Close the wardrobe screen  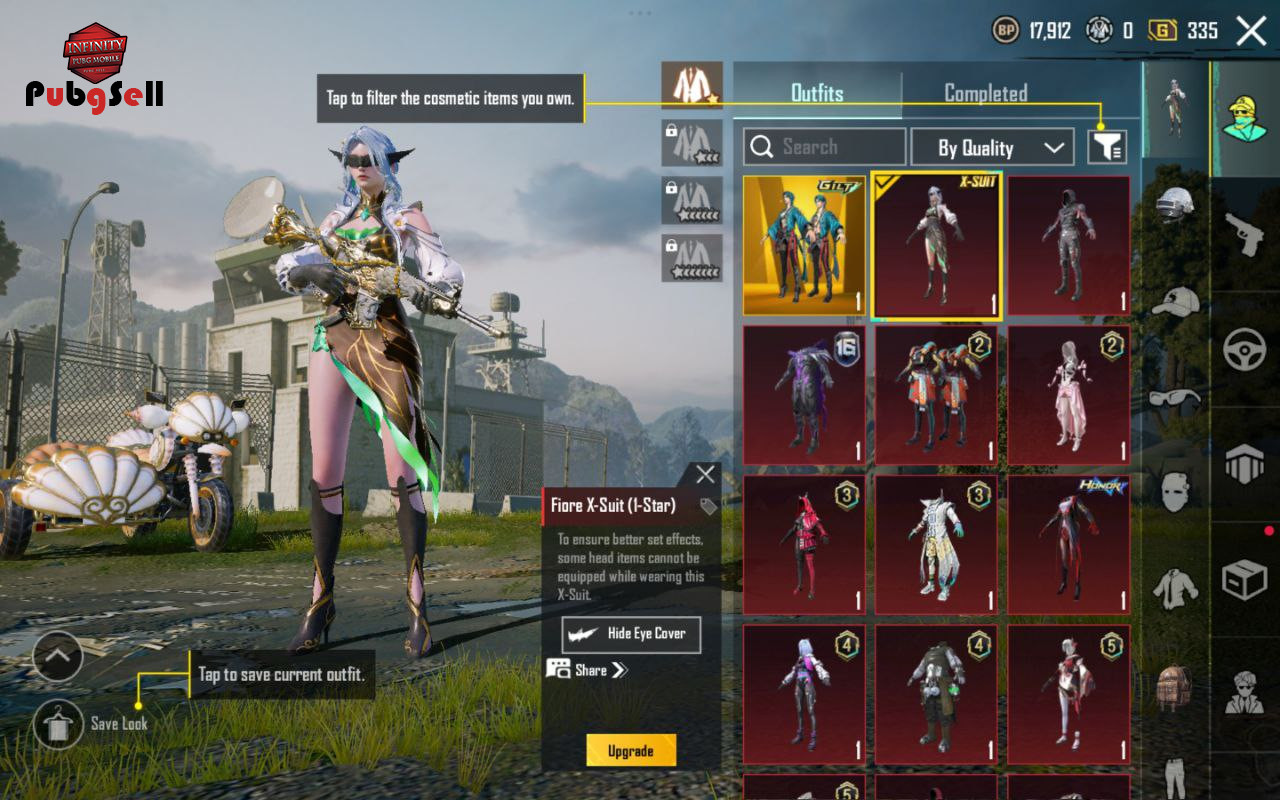(x=1251, y=31)
